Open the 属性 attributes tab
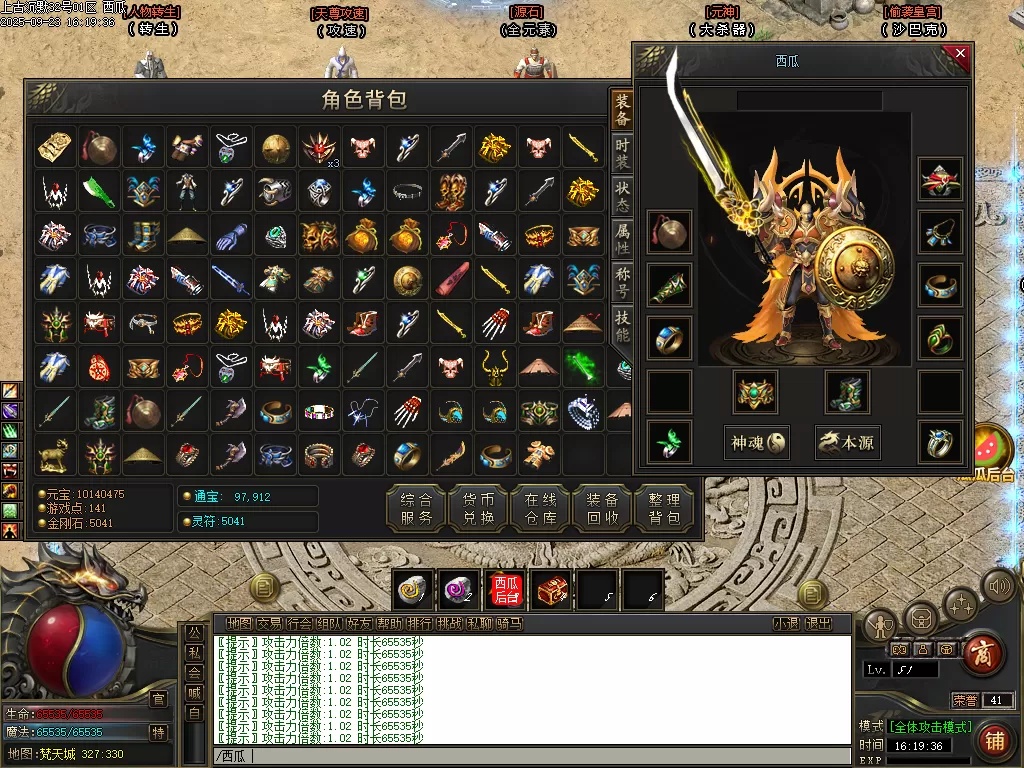 tap(622, 239)
